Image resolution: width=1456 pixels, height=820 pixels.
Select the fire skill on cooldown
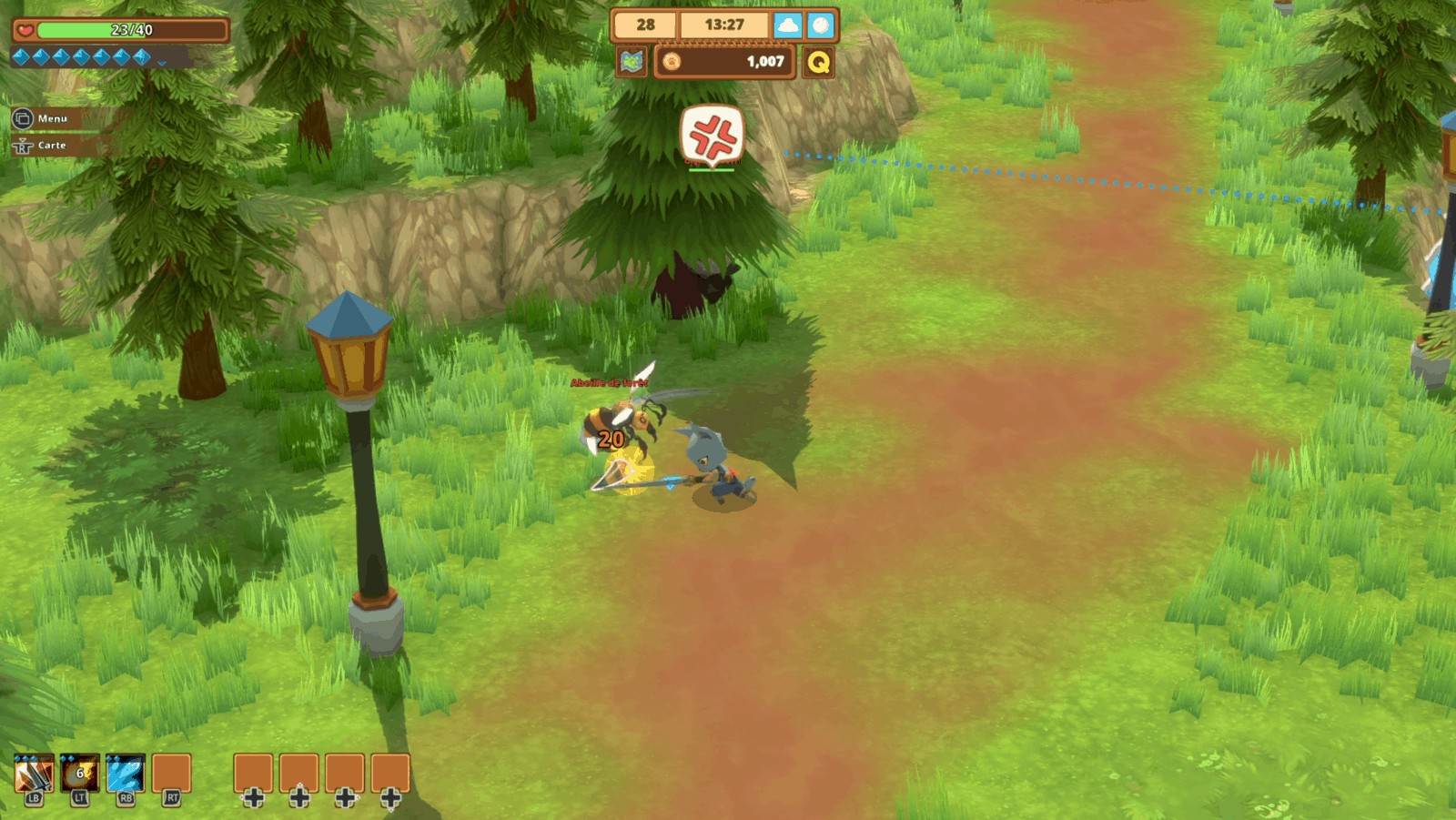coord(79,775)
